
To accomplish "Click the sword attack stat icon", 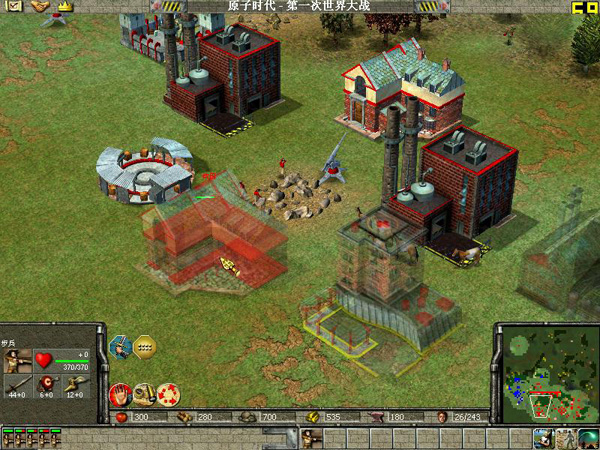I will pyautogui.click(x=16, y=384).
